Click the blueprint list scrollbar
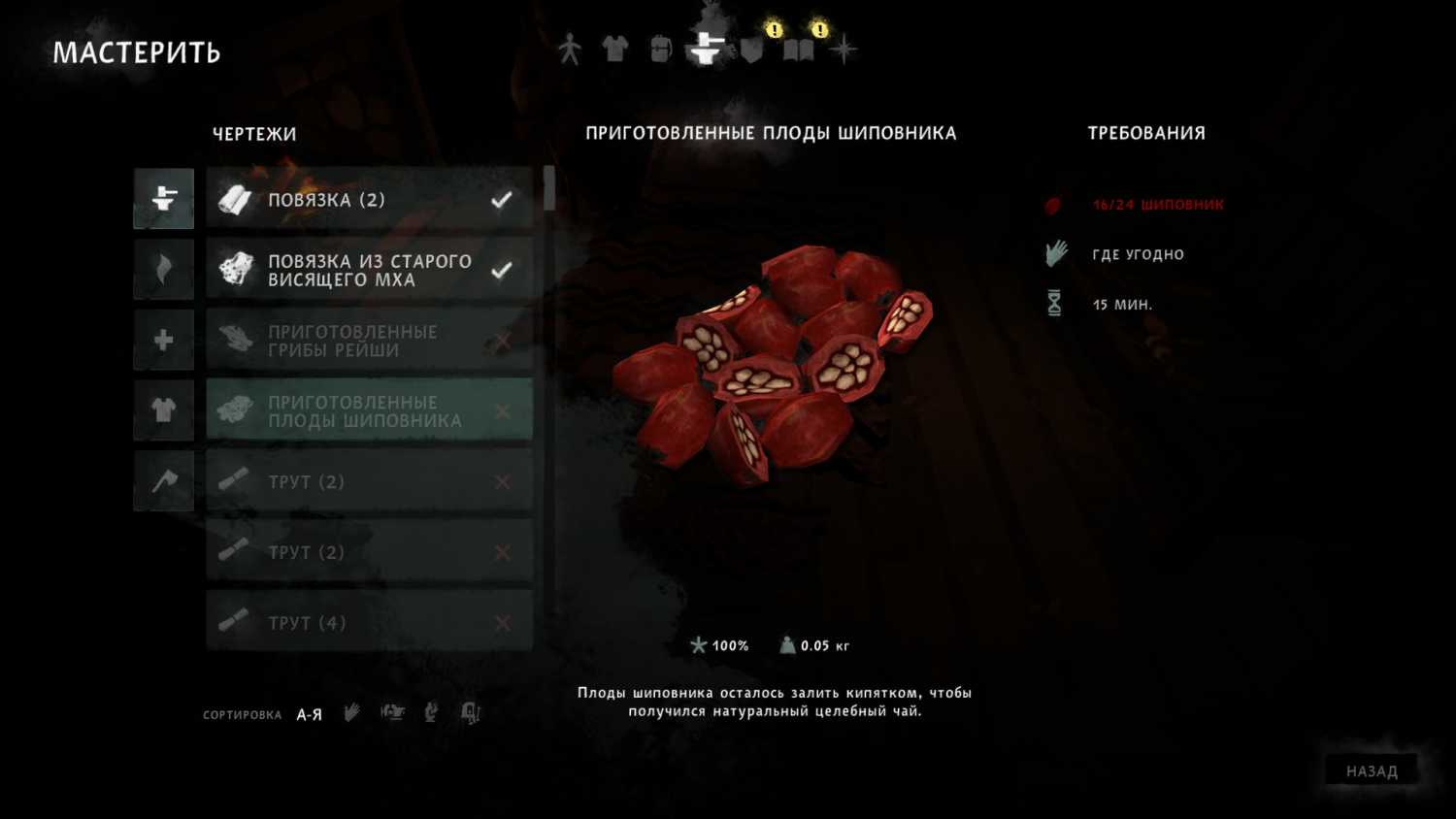The image size is (1456, 819). coord(549,188)
